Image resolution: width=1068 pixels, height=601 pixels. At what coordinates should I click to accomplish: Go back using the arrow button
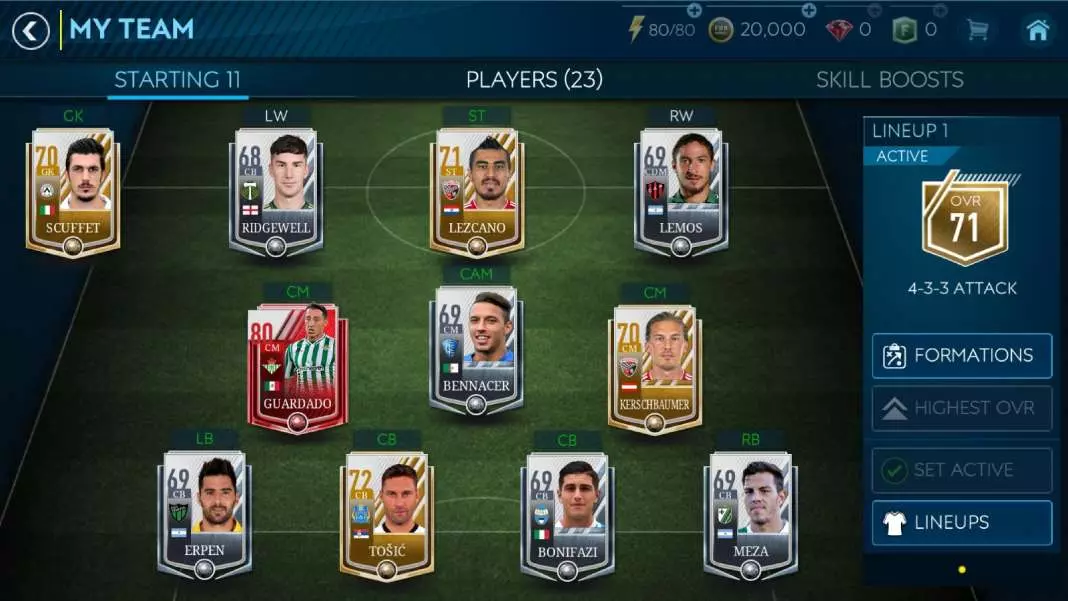pyautogui.click(x=31, y=31)
